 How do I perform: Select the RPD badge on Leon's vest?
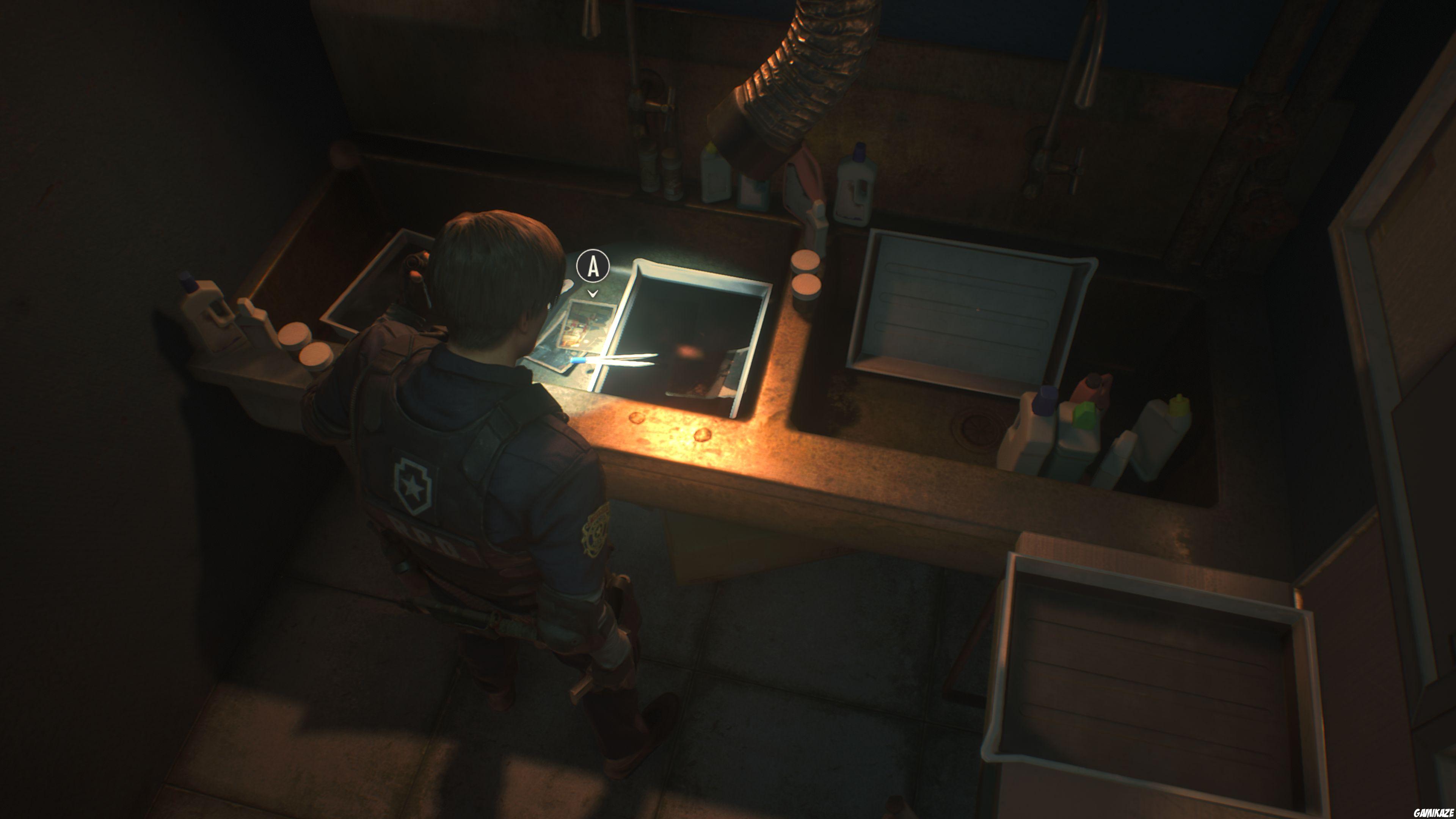(413, 483)
